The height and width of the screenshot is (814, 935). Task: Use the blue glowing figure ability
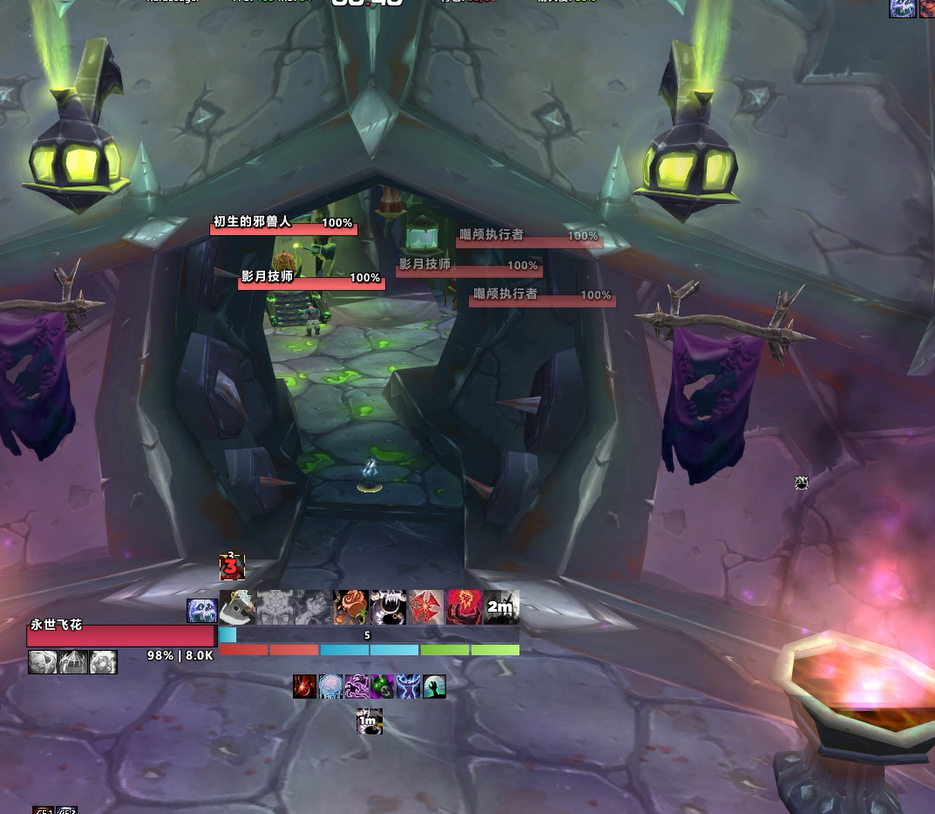[x=408, y=686]
